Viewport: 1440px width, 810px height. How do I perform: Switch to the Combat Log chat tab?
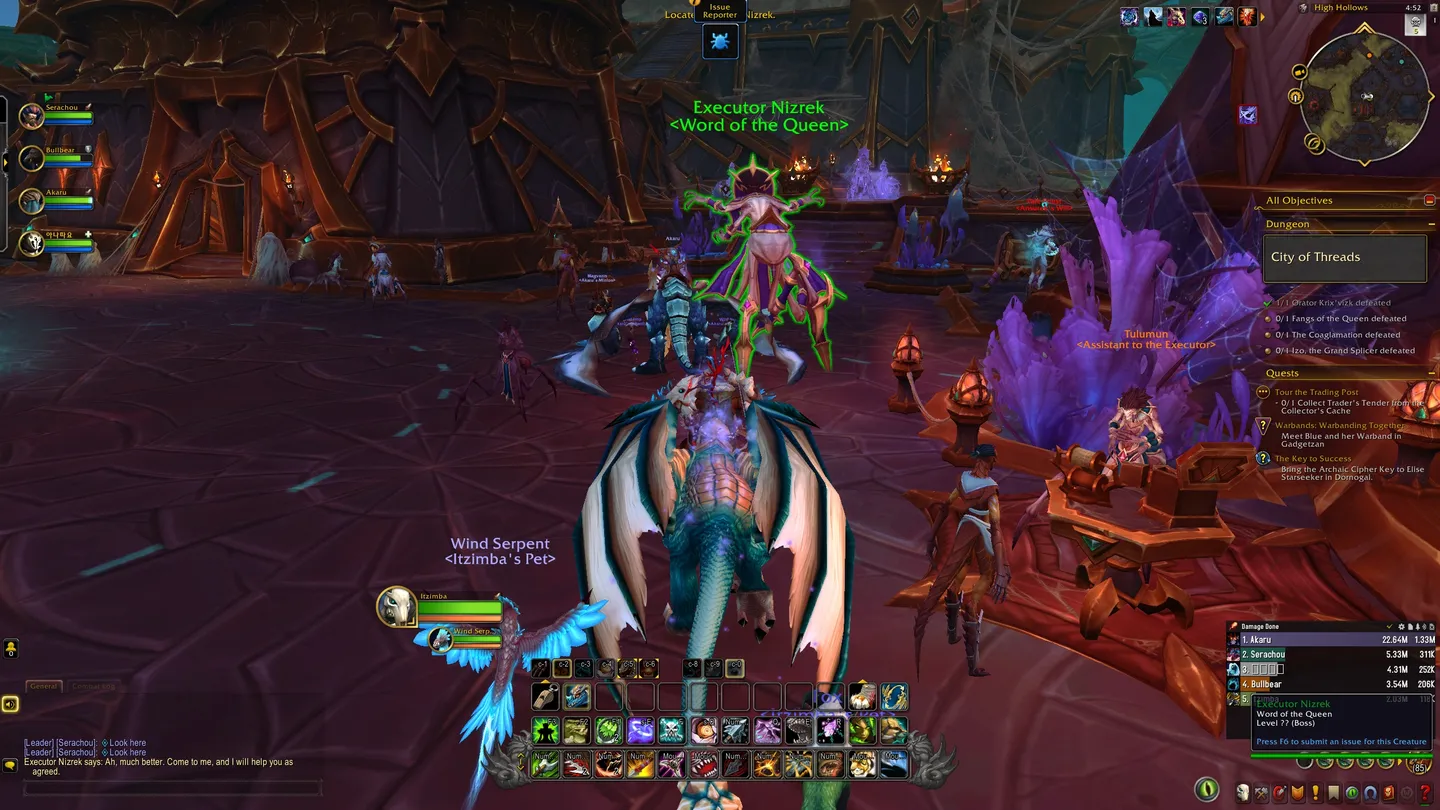click(x=92, y=686)
